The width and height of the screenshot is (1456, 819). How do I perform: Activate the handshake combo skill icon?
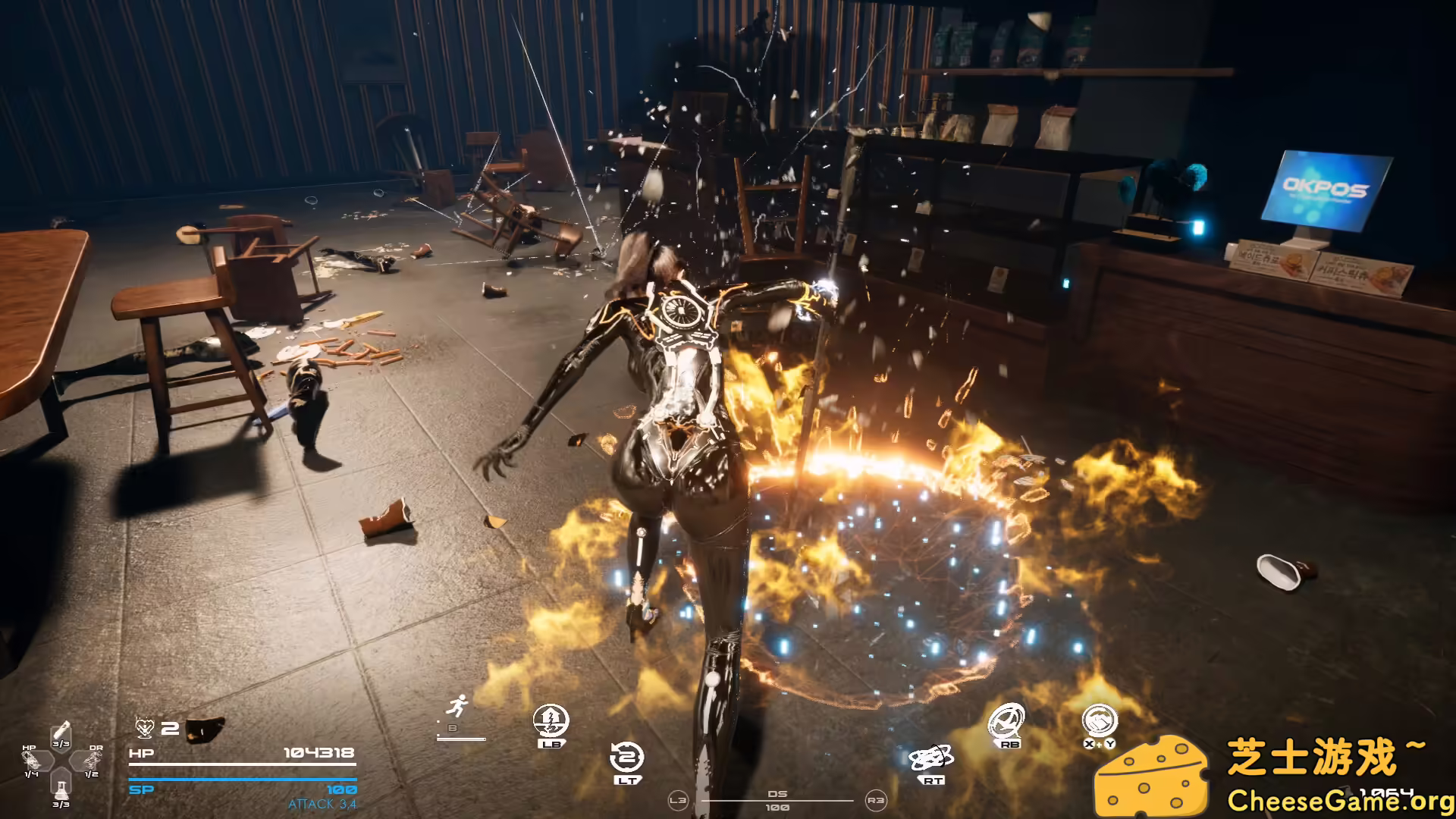(1099, 721)
